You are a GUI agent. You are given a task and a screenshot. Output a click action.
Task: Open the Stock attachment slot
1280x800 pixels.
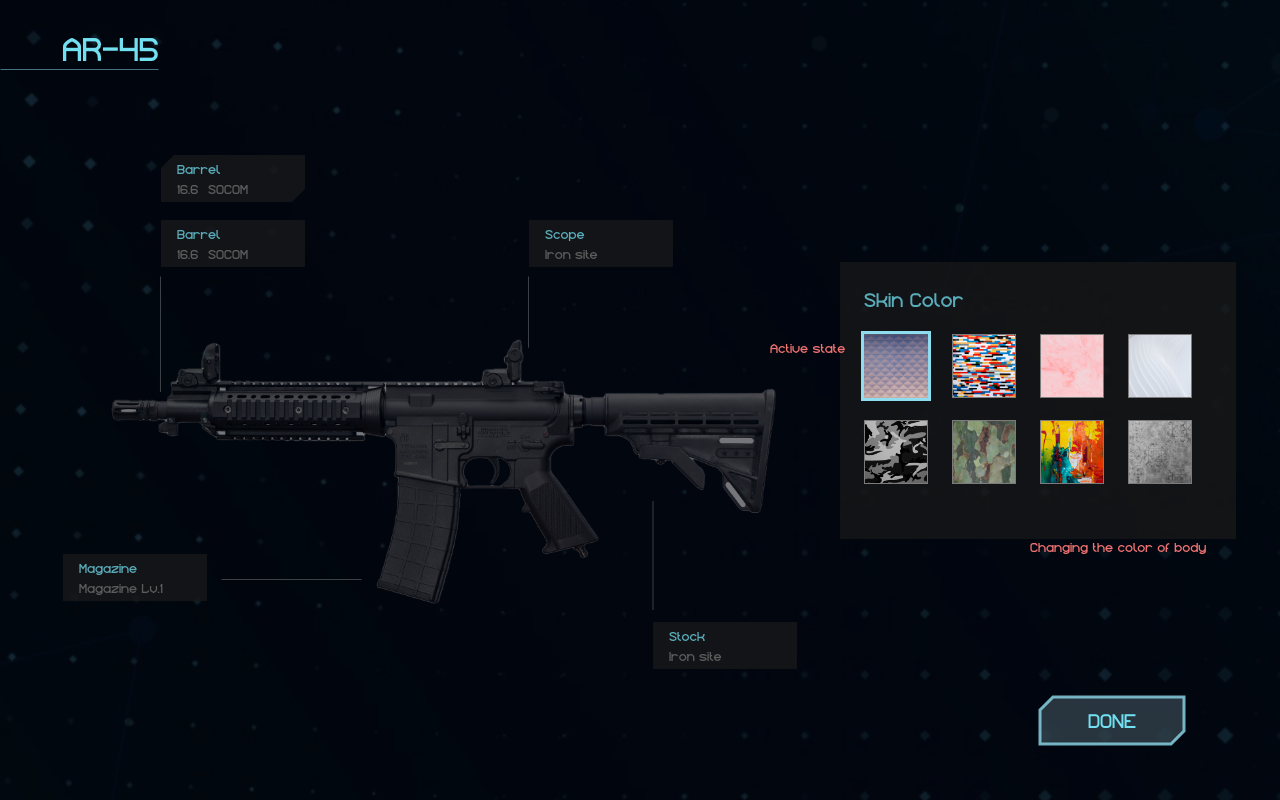(724, 646)
